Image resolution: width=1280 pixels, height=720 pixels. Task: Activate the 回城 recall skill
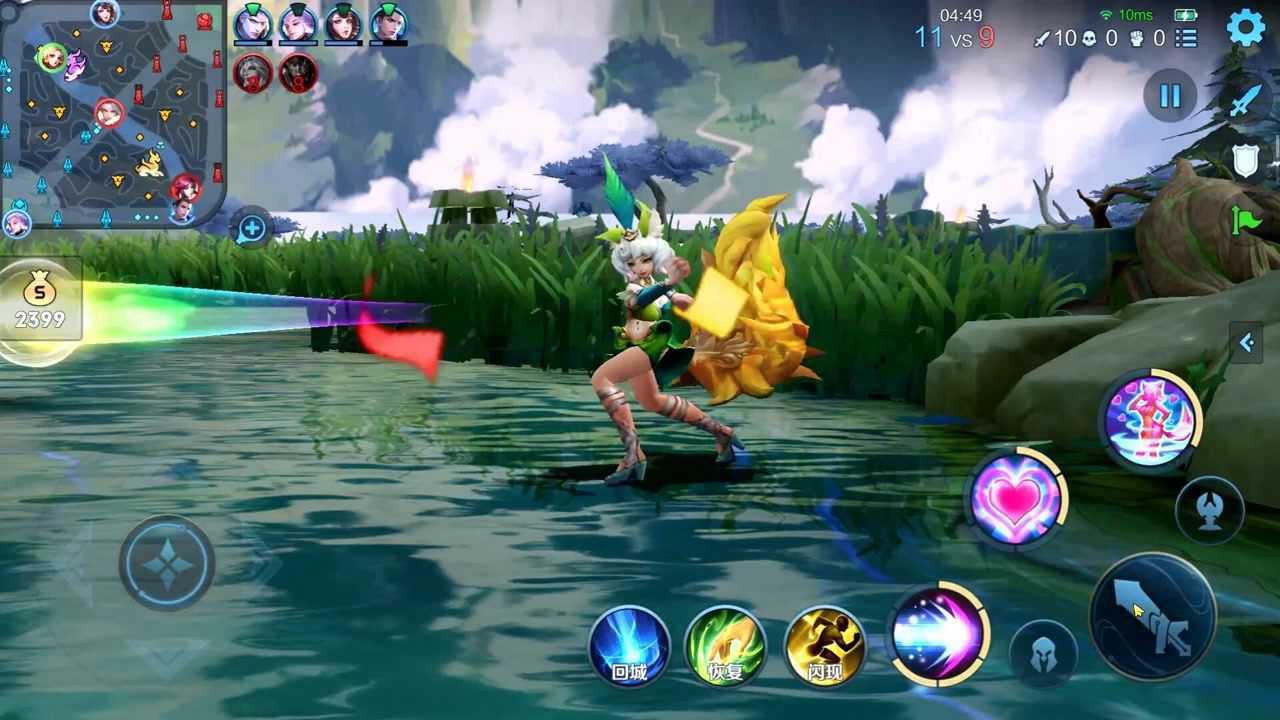tap(629, 646)
